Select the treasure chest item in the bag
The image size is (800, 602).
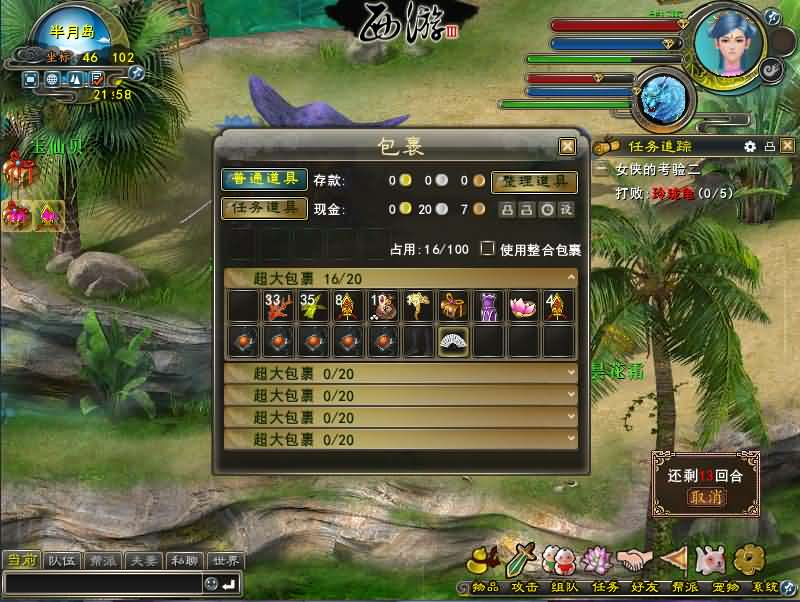coord(454,306)
